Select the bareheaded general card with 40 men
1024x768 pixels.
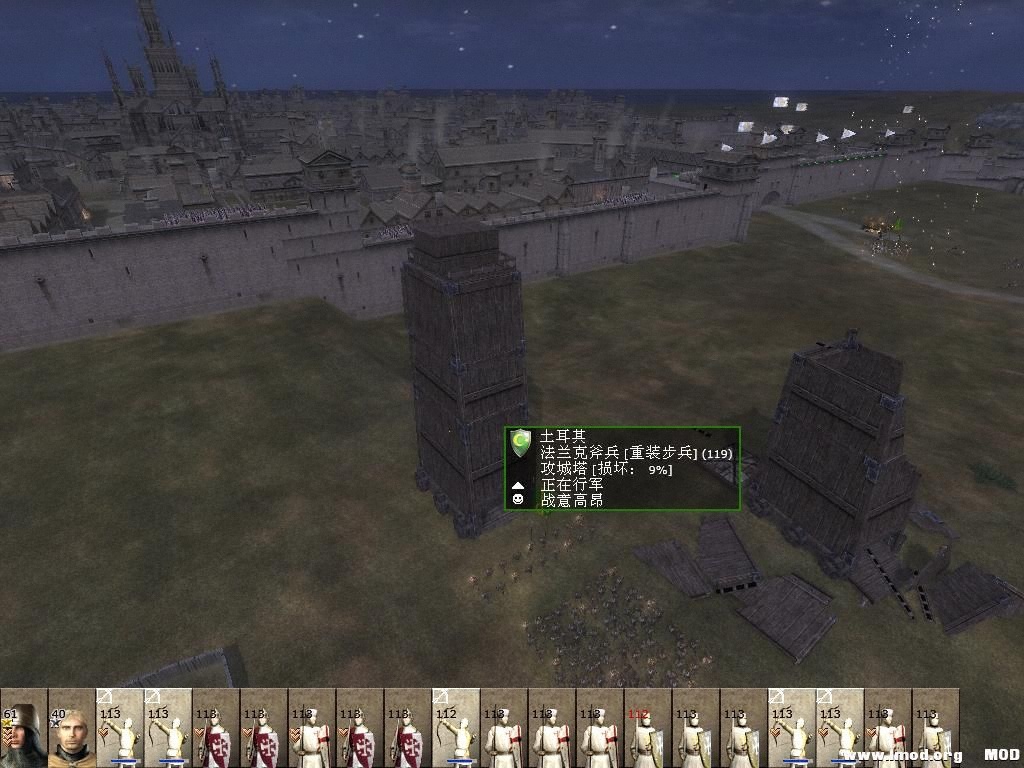(72, 728)
